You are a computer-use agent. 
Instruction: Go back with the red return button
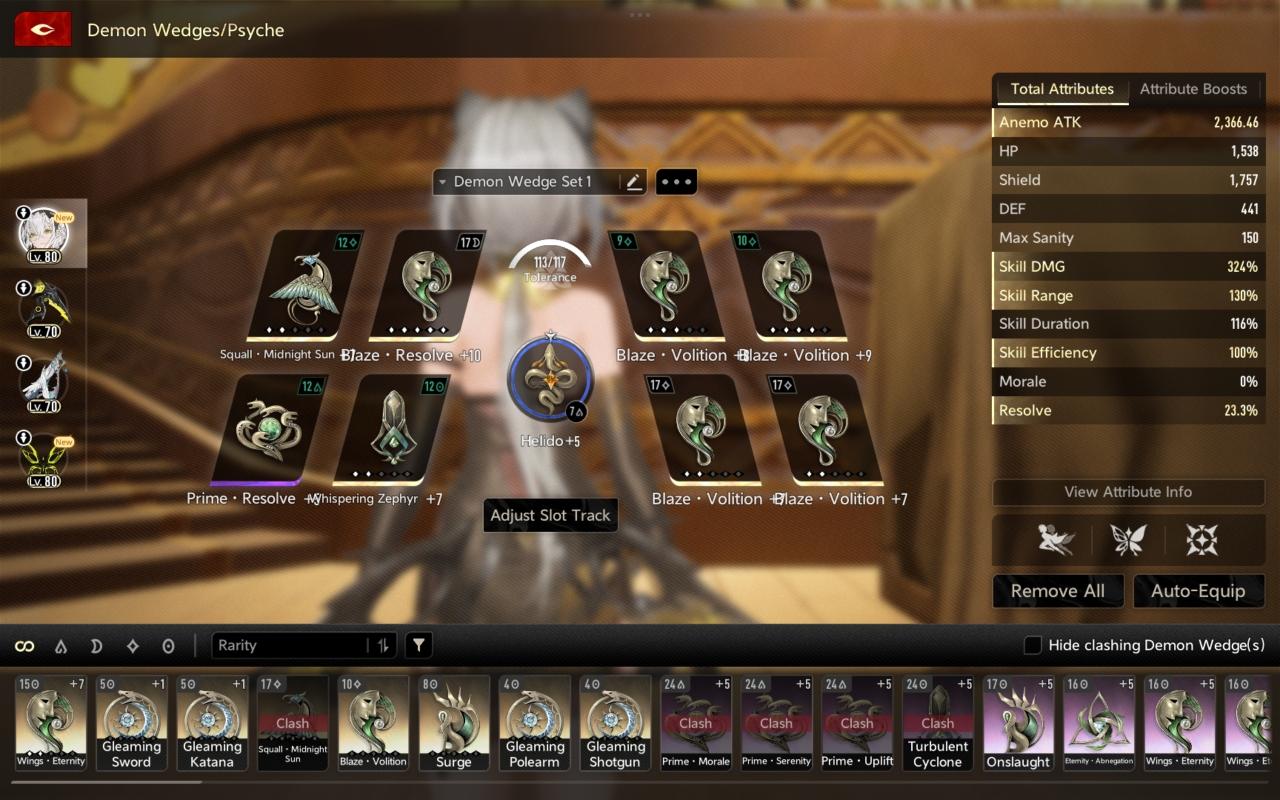[42, 30]
